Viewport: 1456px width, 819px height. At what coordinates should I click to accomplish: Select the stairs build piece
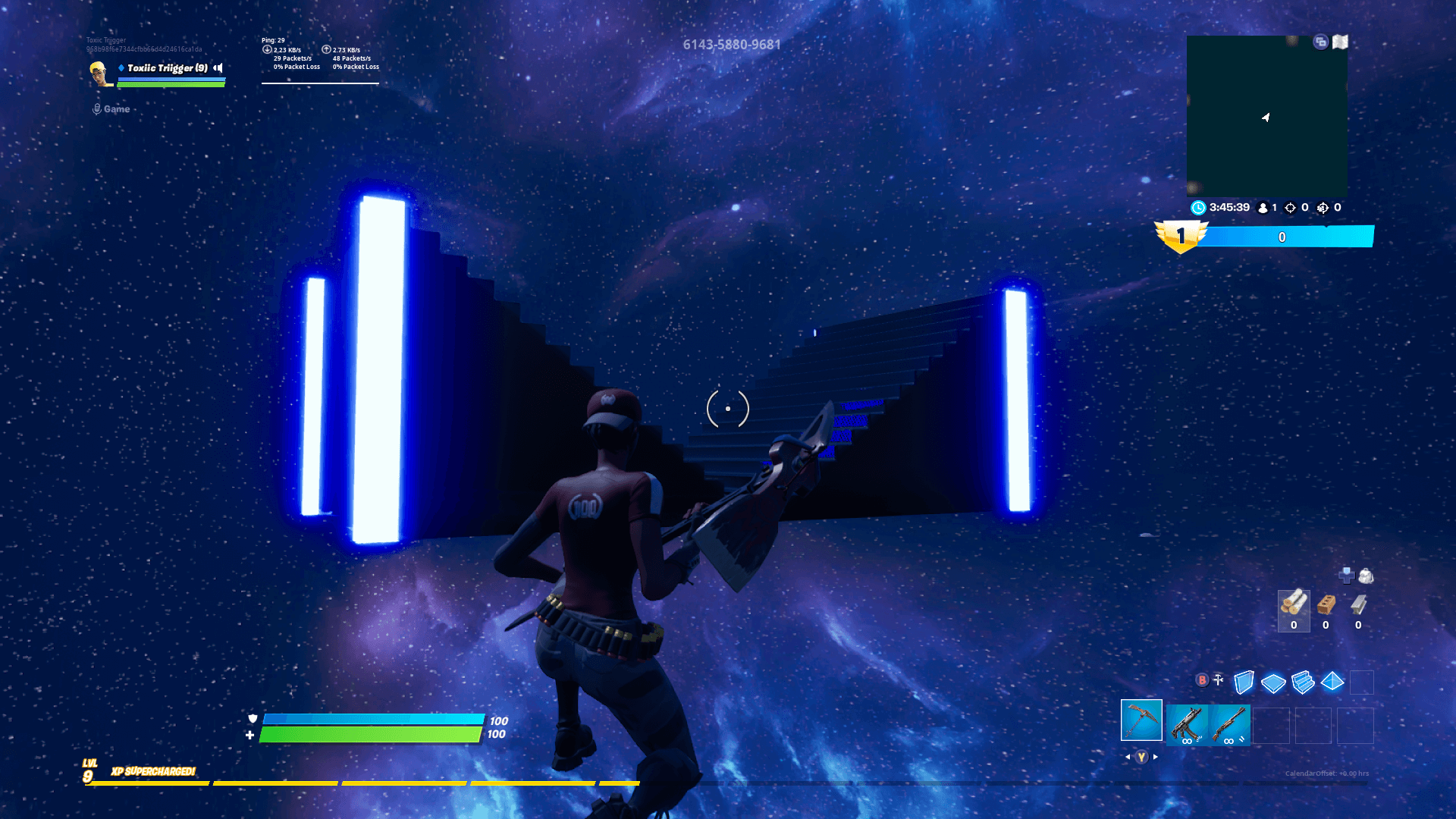[1303, 682]
